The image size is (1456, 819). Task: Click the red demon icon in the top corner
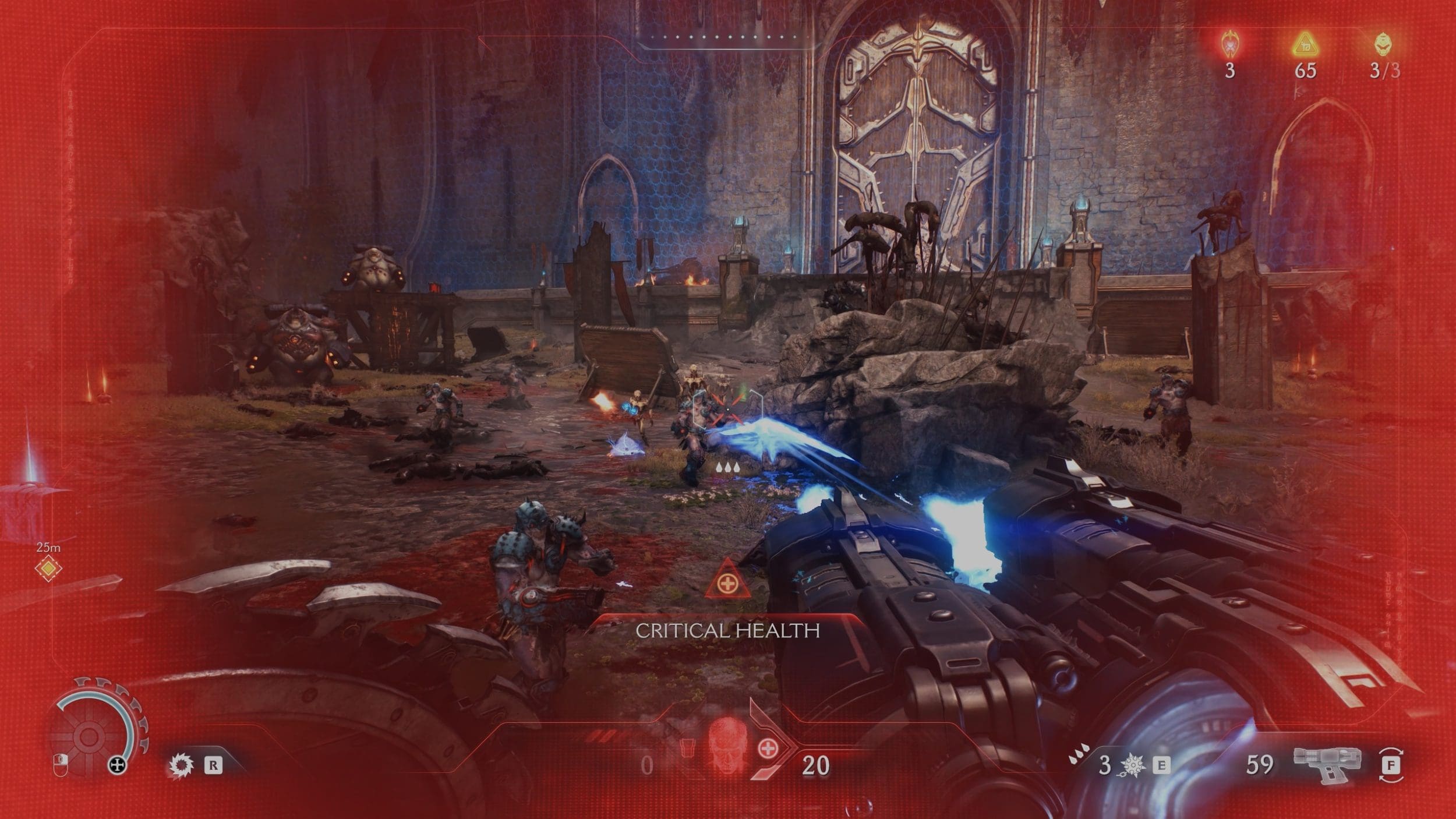click(x=1229, y=44)
